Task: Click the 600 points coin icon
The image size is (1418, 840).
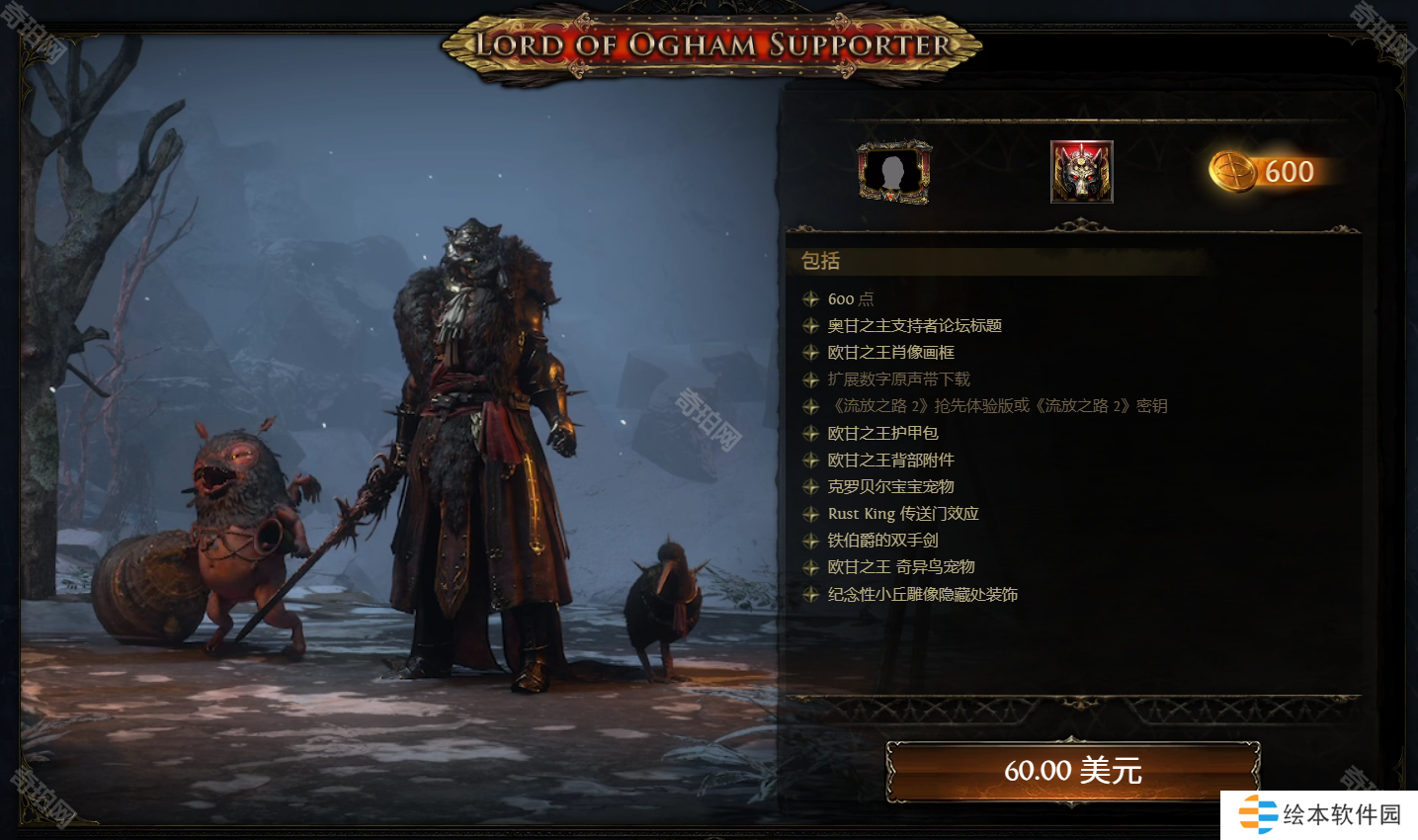Action: (1233, 172)
